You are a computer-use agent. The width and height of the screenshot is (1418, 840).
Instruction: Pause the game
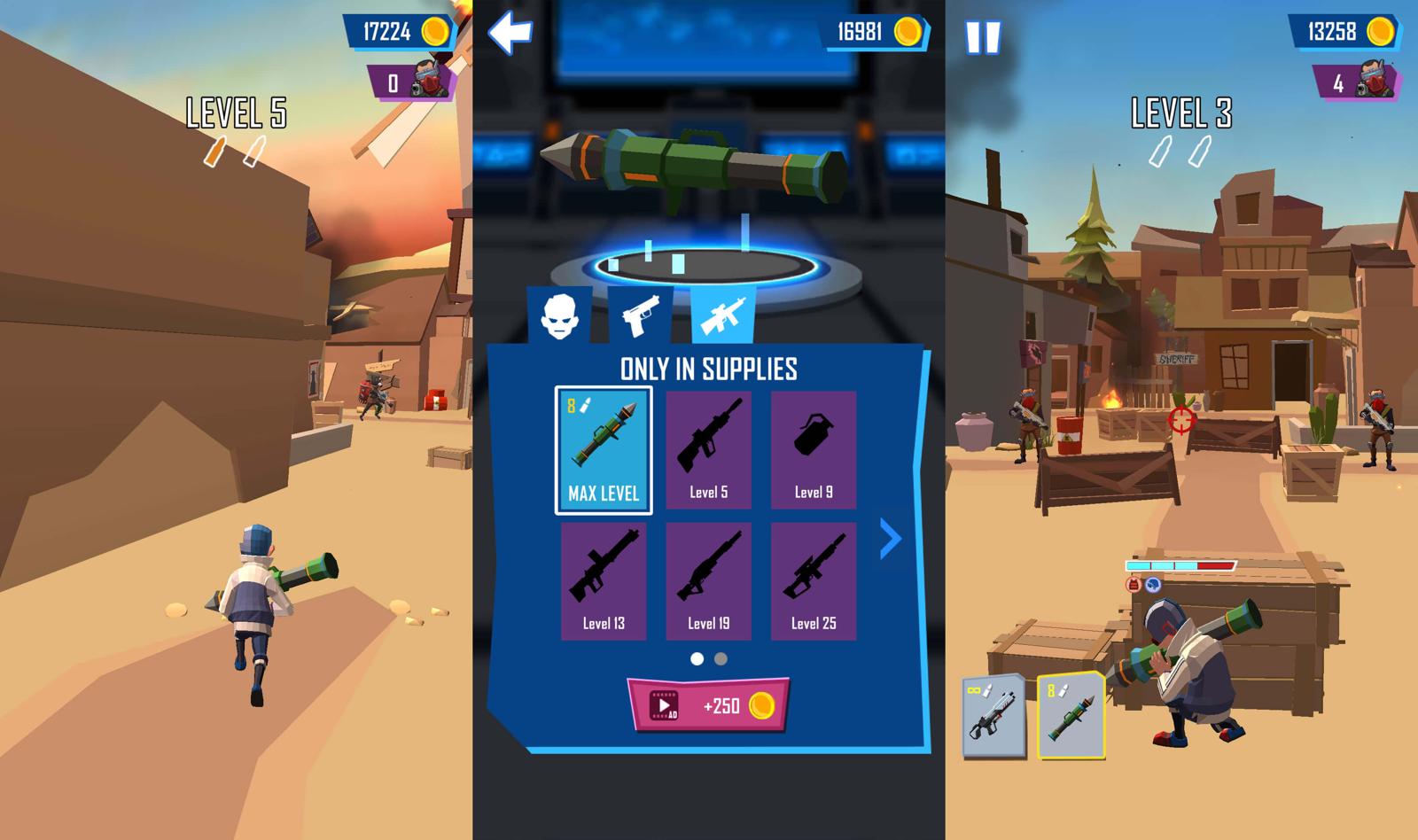(x=982, y=37)
